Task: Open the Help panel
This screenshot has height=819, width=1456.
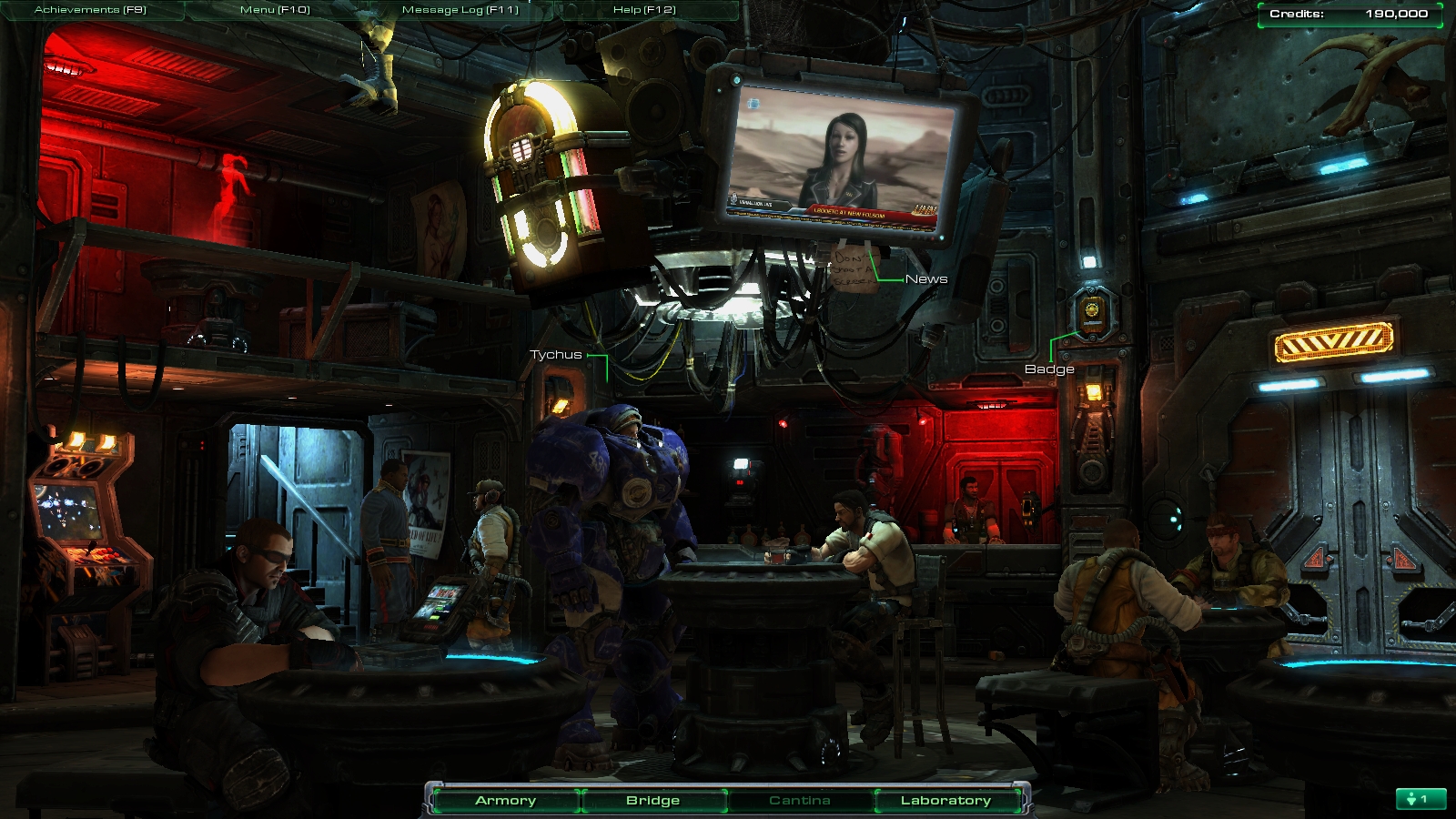Action: [x=644, y=10]
